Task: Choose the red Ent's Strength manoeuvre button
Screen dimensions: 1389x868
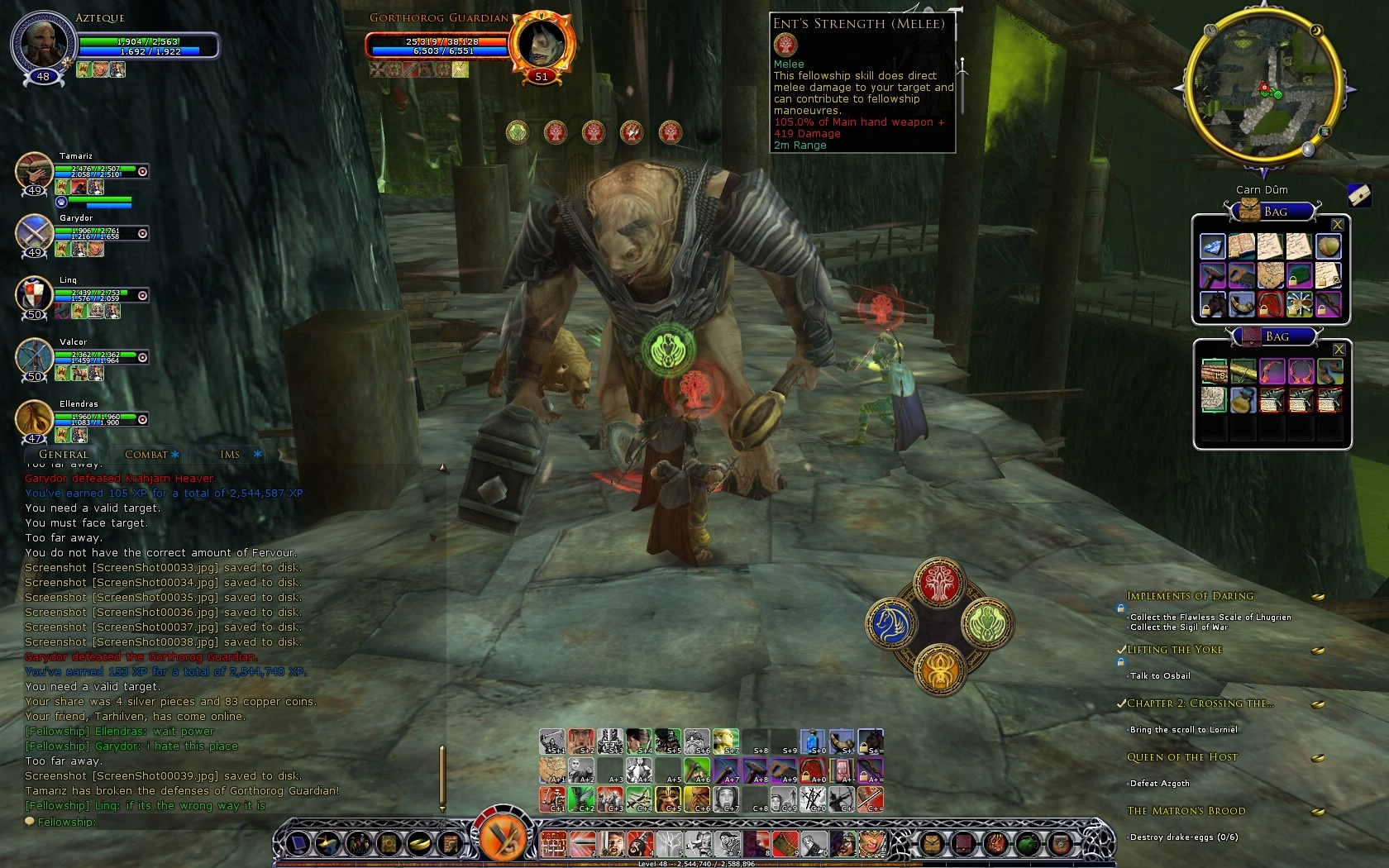Action: pyautogui.click(x=938, y=583)
